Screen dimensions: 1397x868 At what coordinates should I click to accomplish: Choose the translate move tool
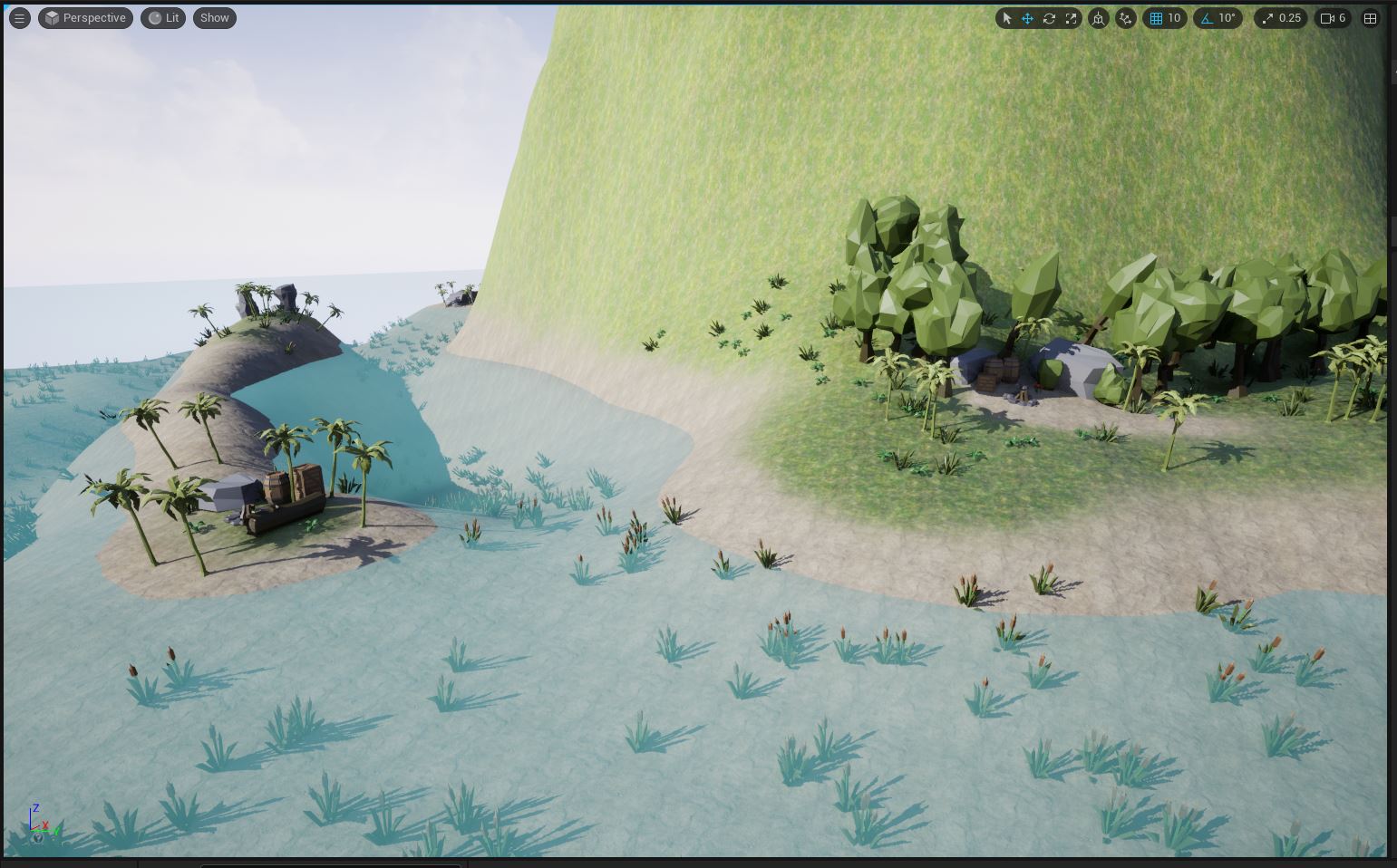1028,18
